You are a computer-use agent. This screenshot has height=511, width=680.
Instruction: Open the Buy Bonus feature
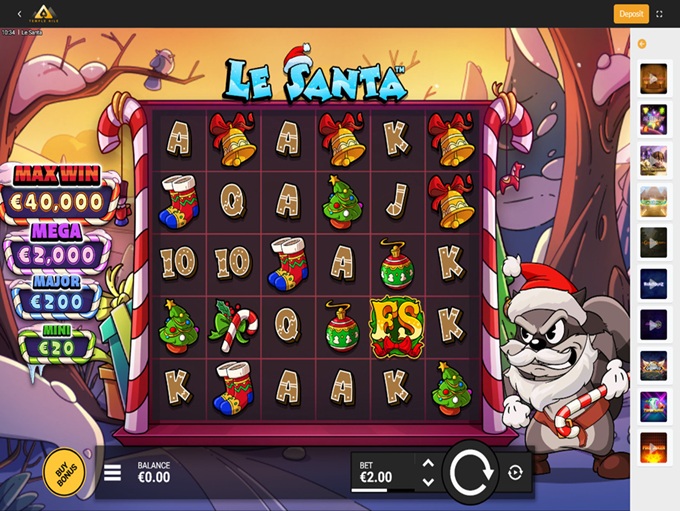(64, 472)
